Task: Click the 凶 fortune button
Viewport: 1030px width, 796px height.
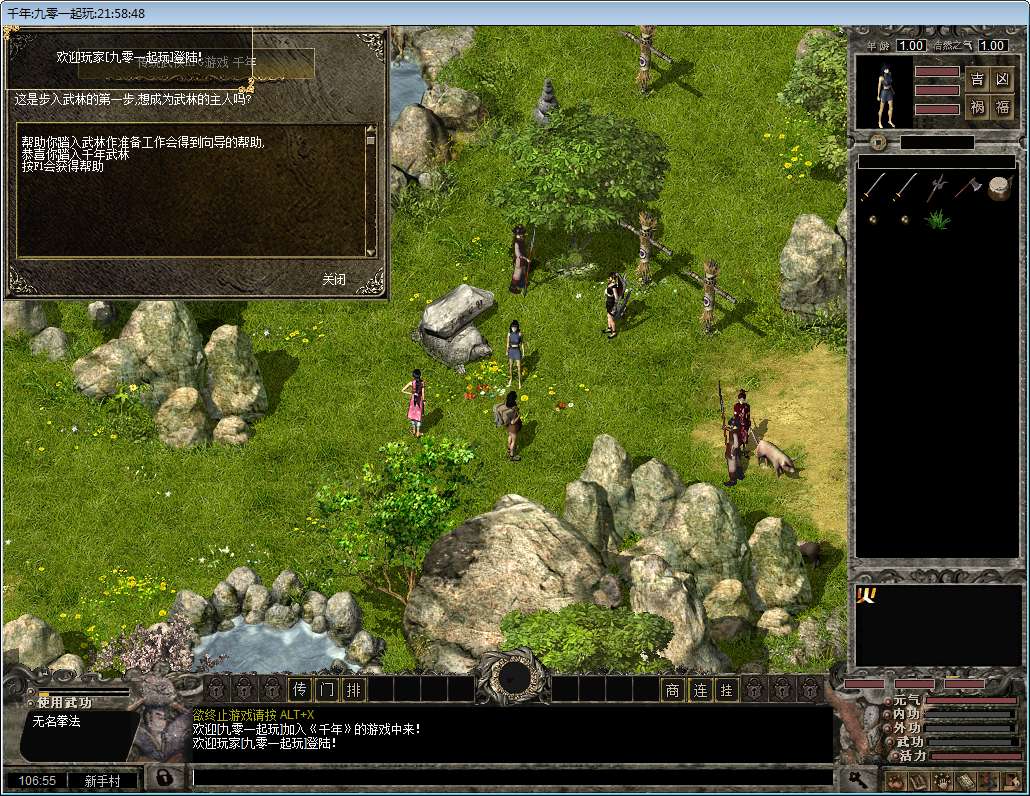Action: pos(1003,80)
